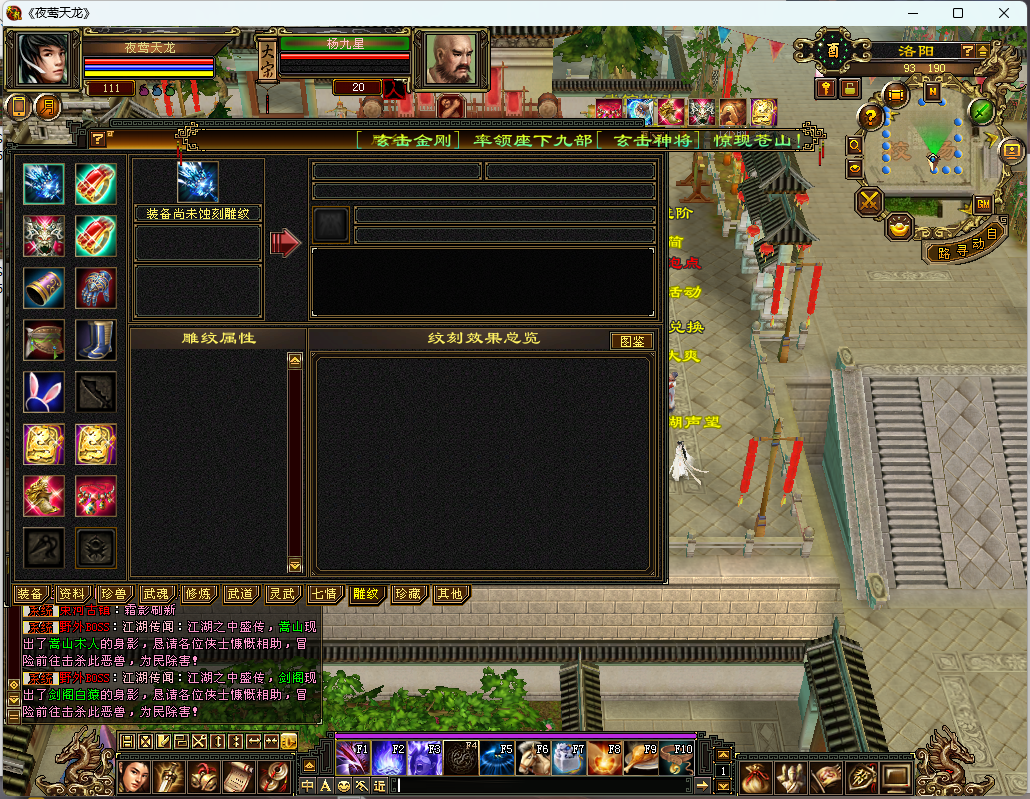This screenshot has height=799, width=1030.
Task: Activate the F2 blue flame skill
Action: tap(389, 759)
